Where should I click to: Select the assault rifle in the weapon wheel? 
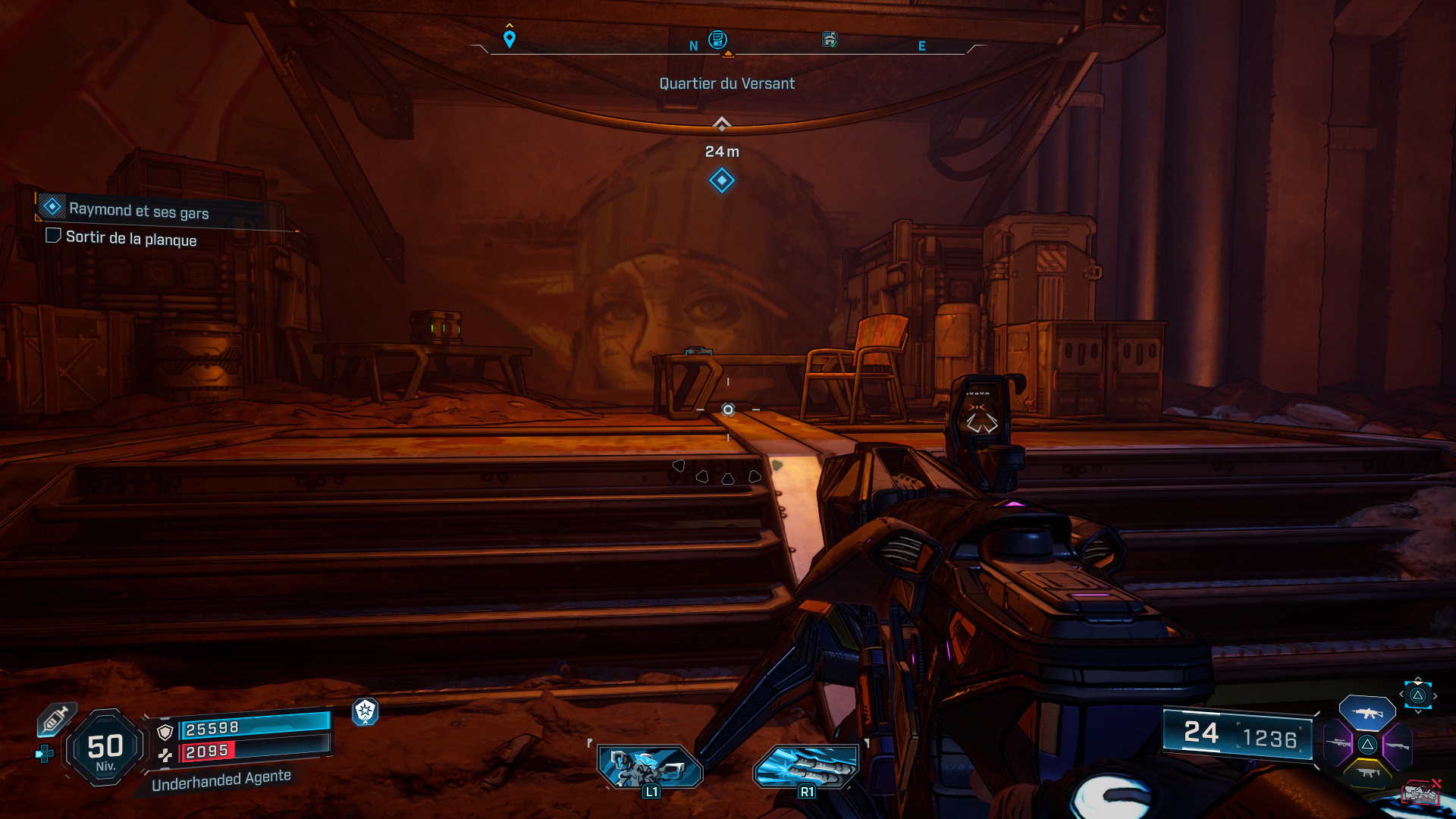(1367, 714)
